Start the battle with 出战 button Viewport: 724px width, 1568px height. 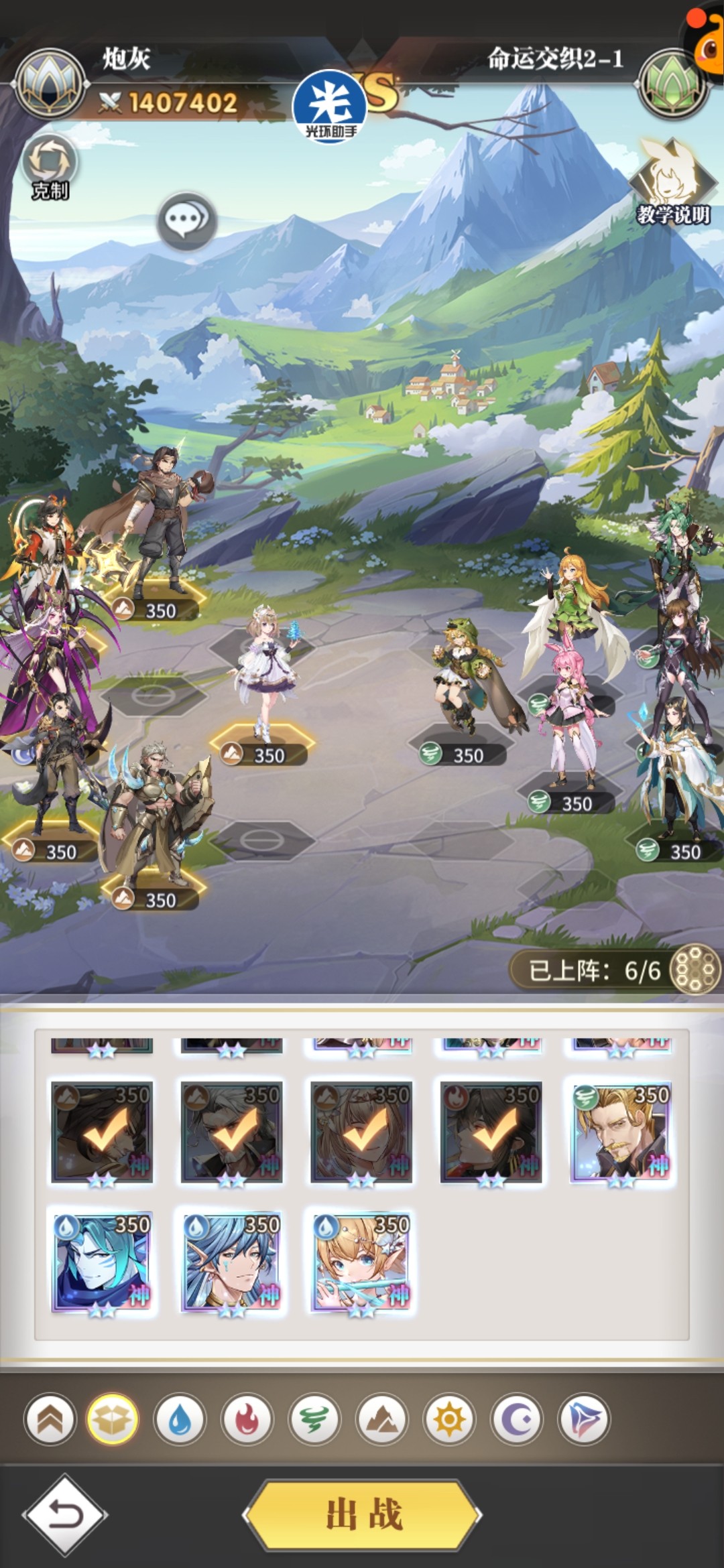click(x=363, y=1514)
